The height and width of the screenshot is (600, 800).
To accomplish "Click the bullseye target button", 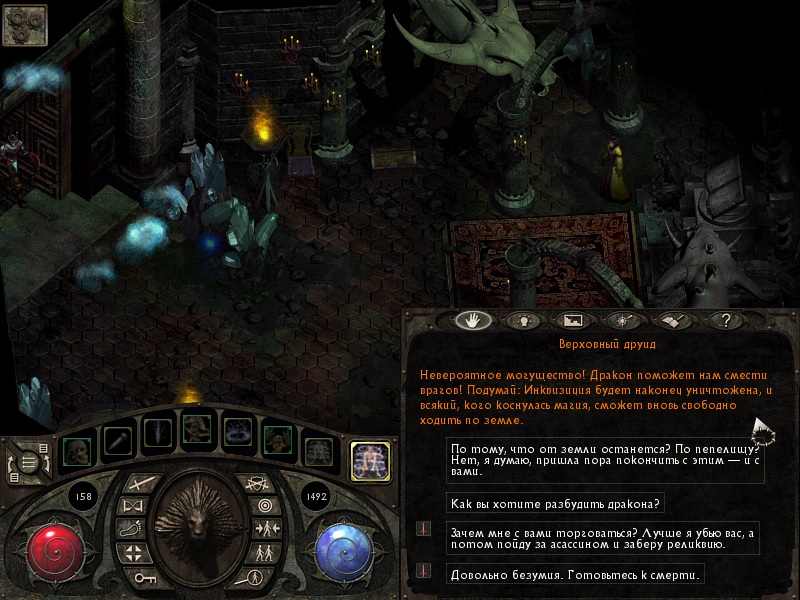I will (x=265, y=505).
